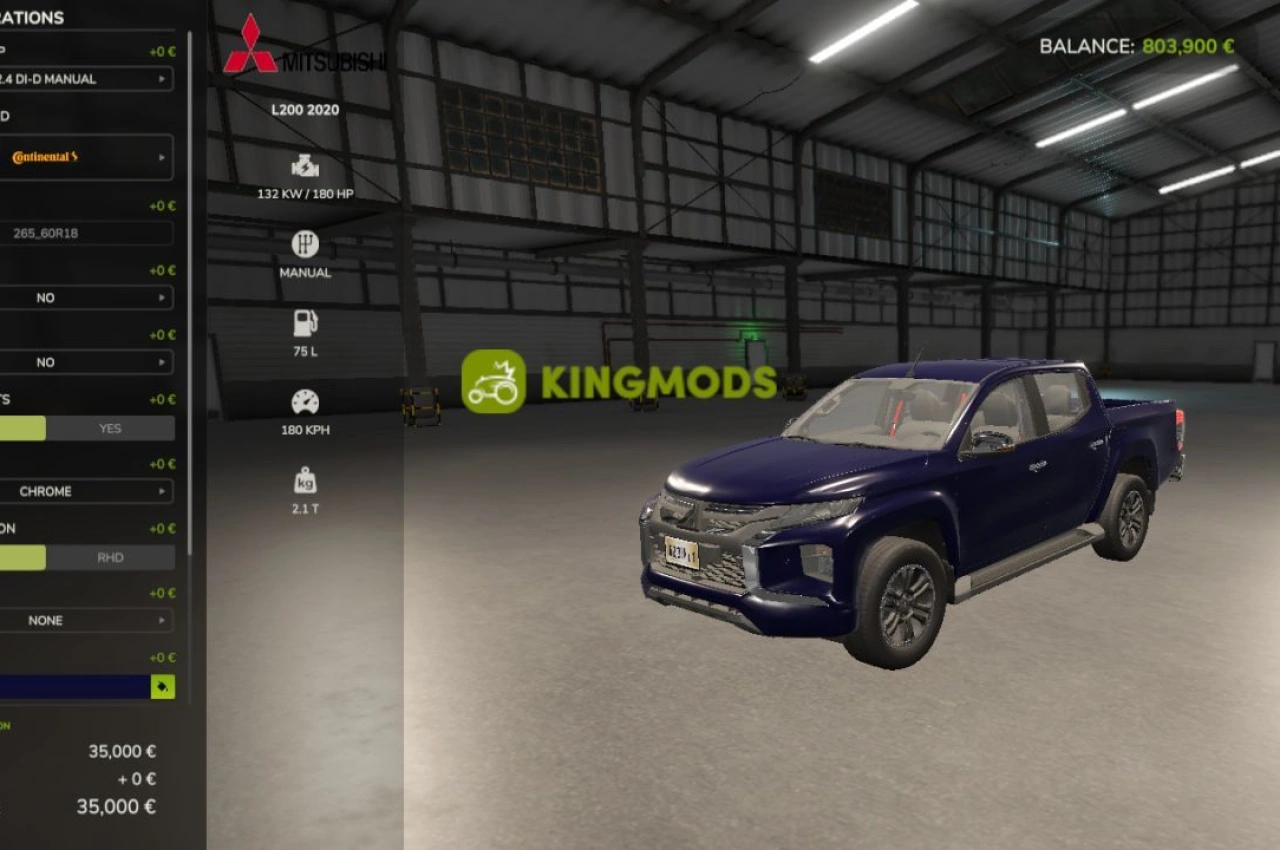This screenshot has height=850, width=1280.
Task: Select the Continental tire brand option
Action: tap(87, 157)
